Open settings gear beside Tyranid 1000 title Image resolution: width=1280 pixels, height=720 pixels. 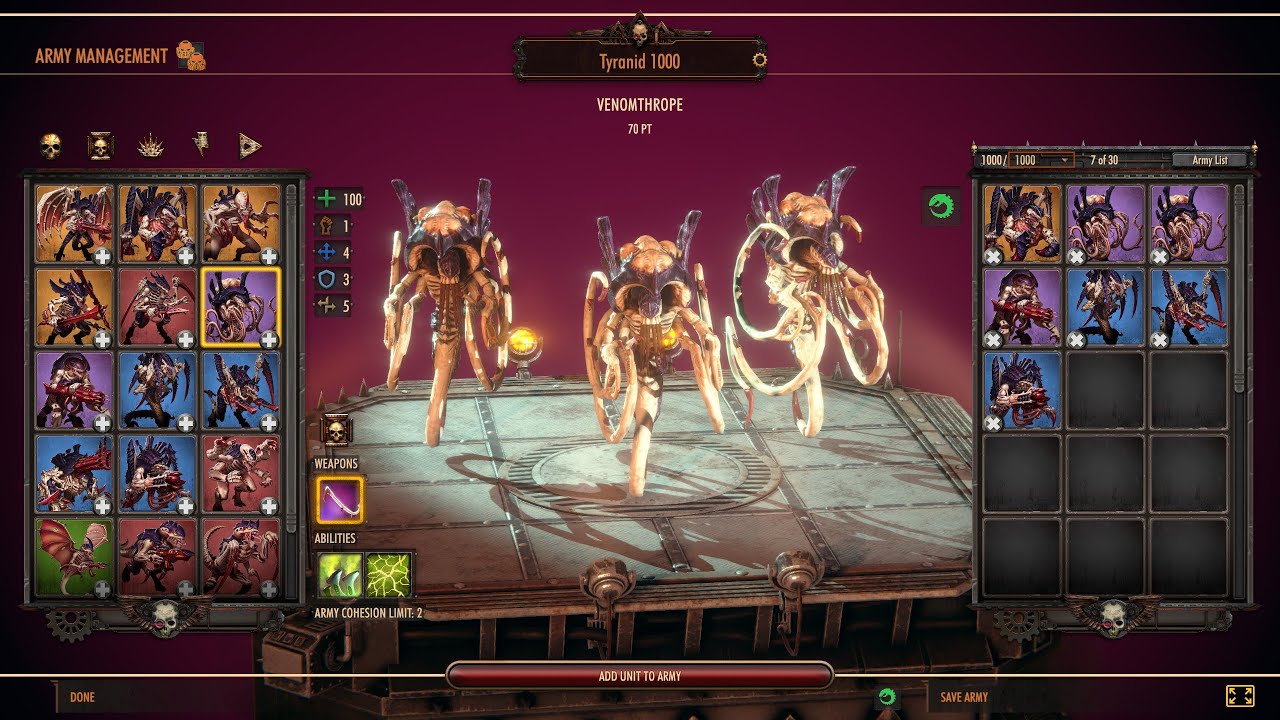point(759,60)
